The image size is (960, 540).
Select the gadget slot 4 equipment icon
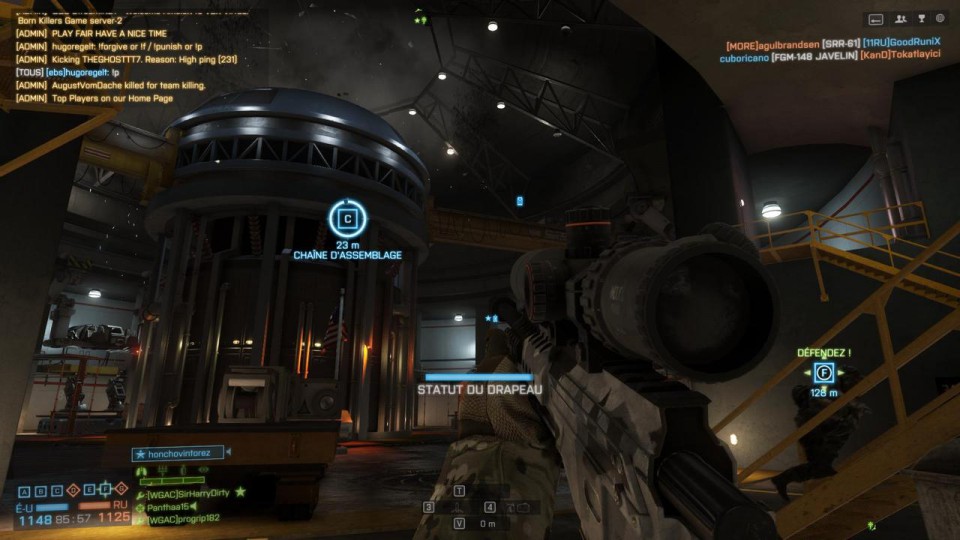tap(521, 507)
